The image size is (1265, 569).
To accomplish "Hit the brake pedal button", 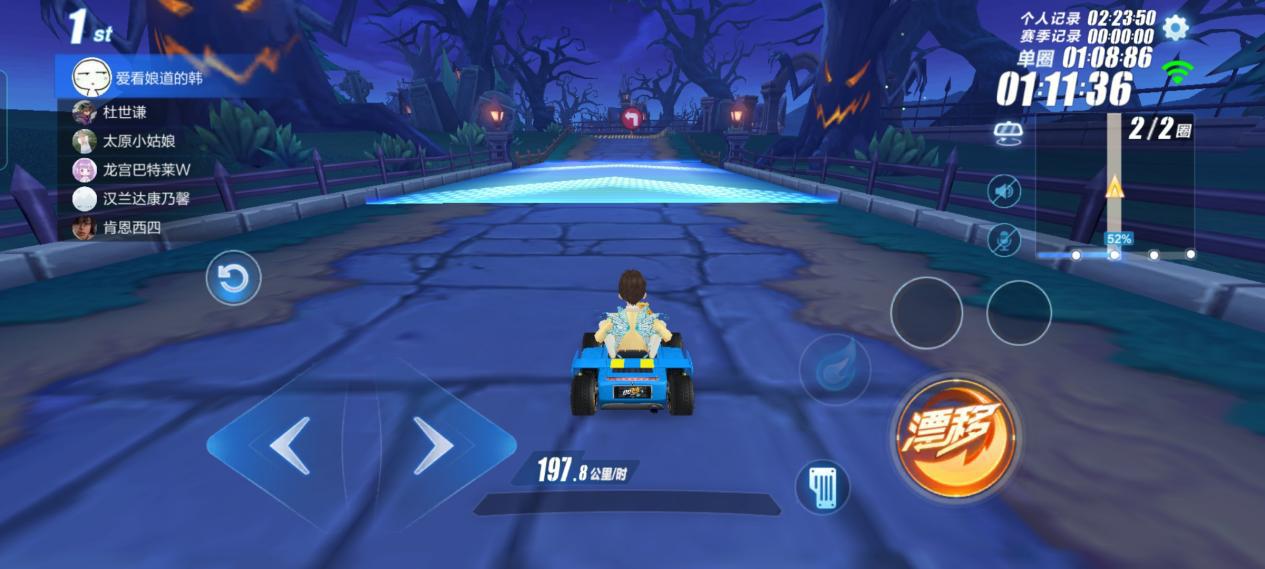I will [x=822, y=488].
